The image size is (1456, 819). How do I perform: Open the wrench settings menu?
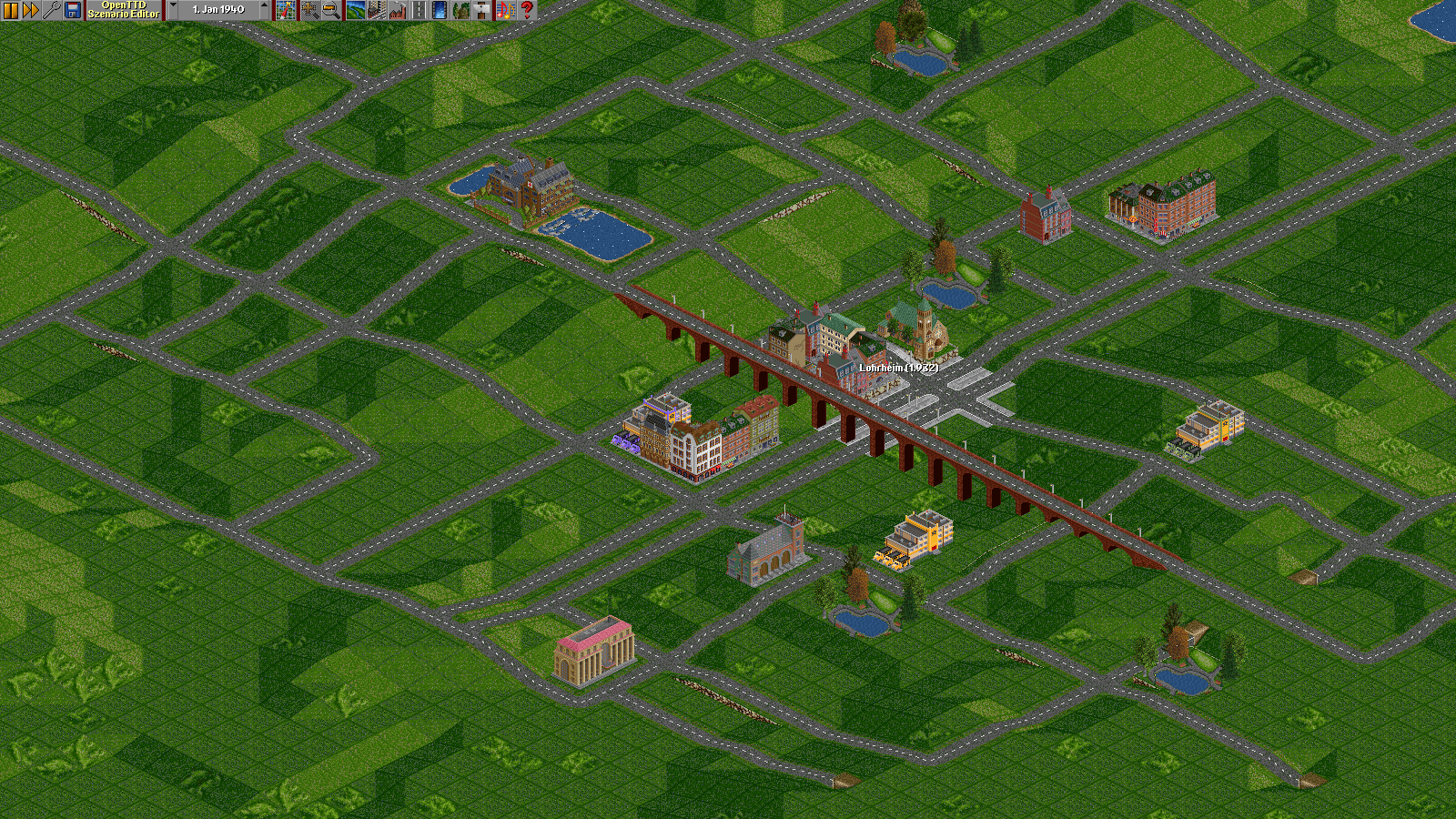(x=52, y=10)
